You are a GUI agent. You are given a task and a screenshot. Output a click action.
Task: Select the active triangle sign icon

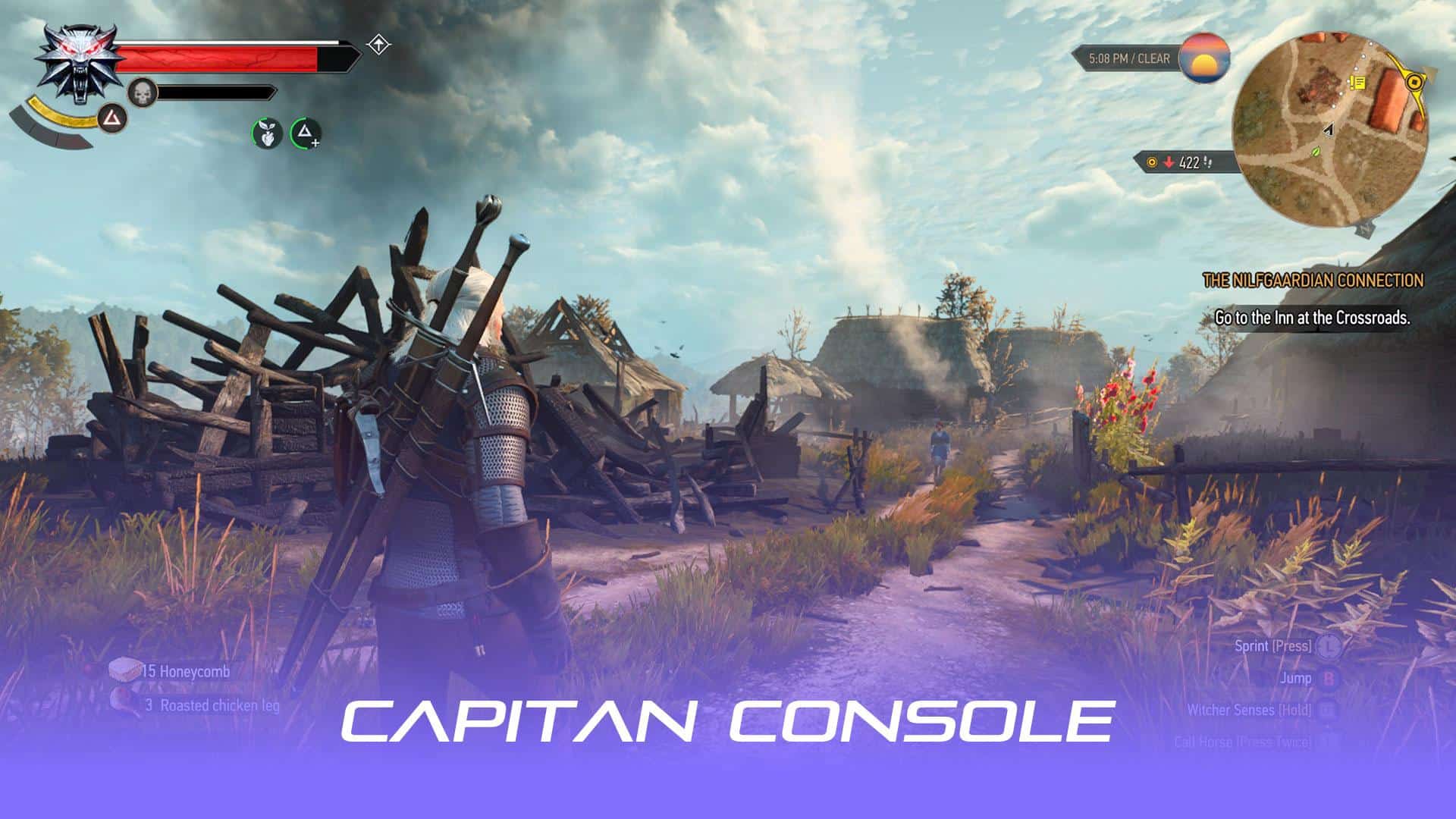[112, 118]
